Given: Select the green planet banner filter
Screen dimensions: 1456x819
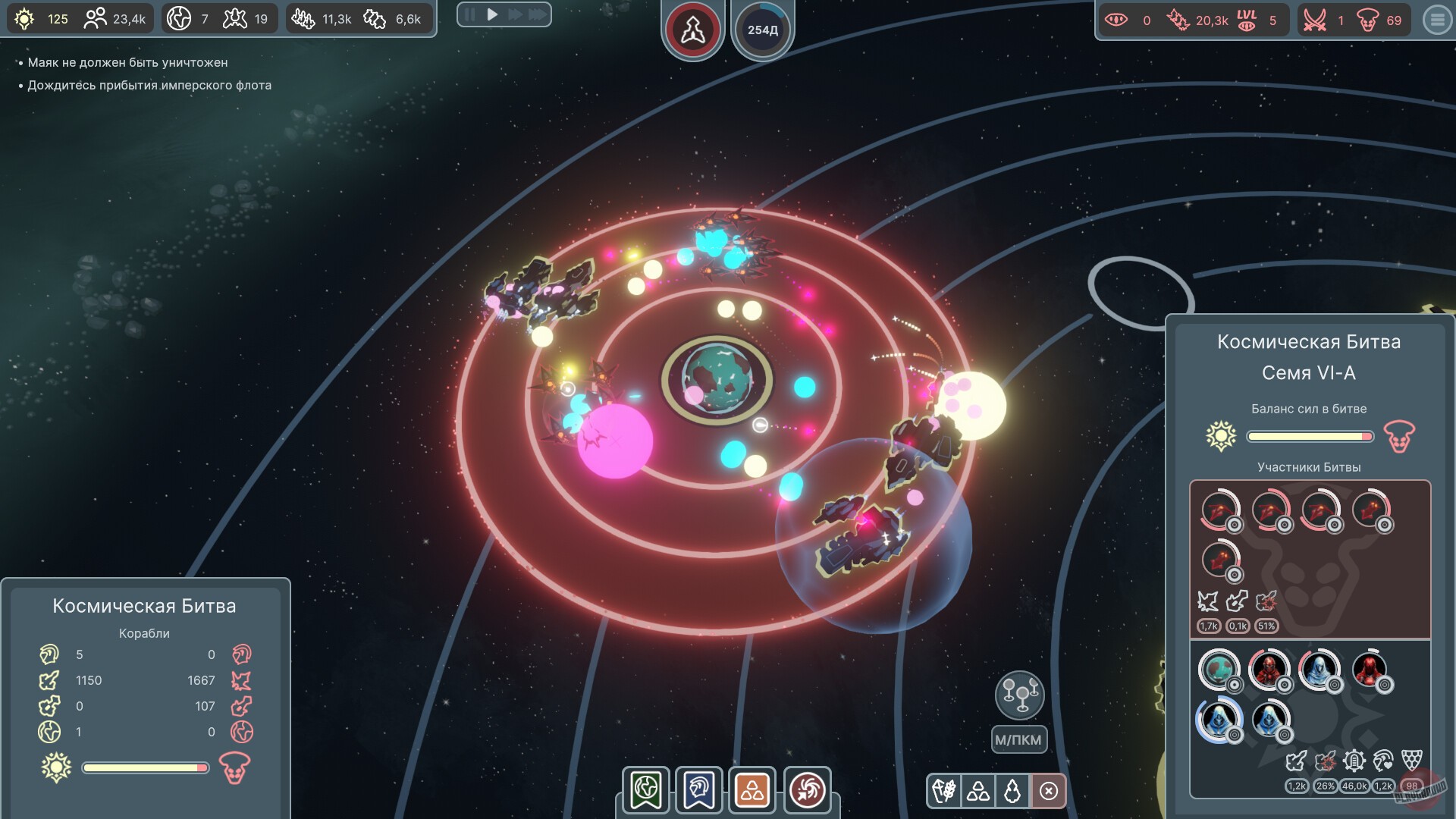Looking at the screenshot, I should pyautogui.click(x=644, y=790).
